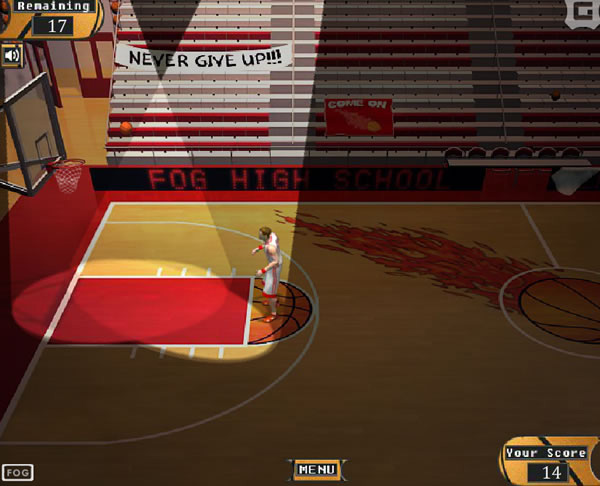Toggle the sound speaker icon

[x=12, y=55]
